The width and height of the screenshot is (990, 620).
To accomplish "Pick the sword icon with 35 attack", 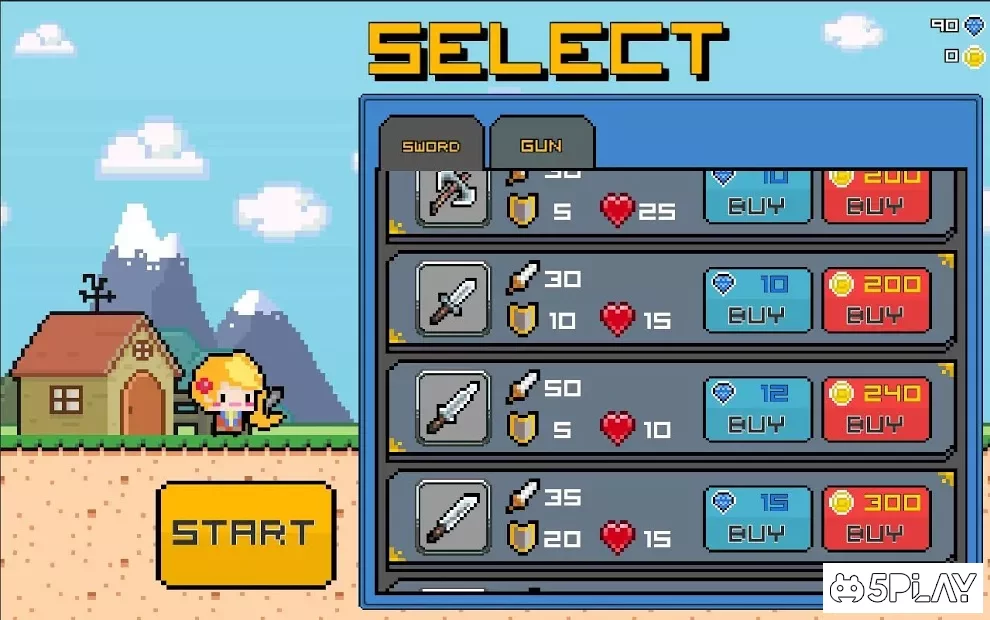I will pos(453,517).
